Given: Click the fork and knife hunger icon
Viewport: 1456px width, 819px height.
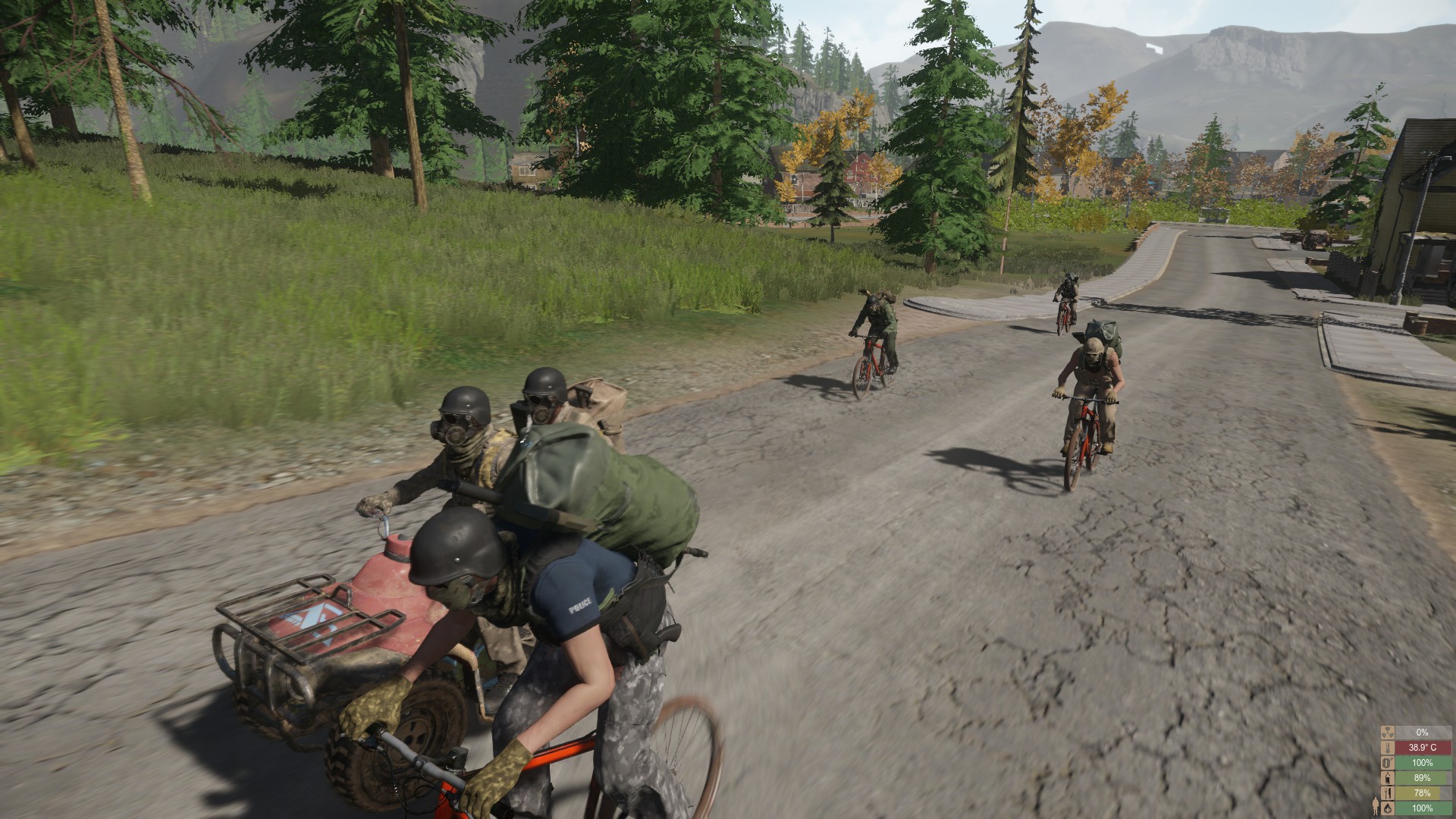Looking at the screenshot, I should 1388,793.
